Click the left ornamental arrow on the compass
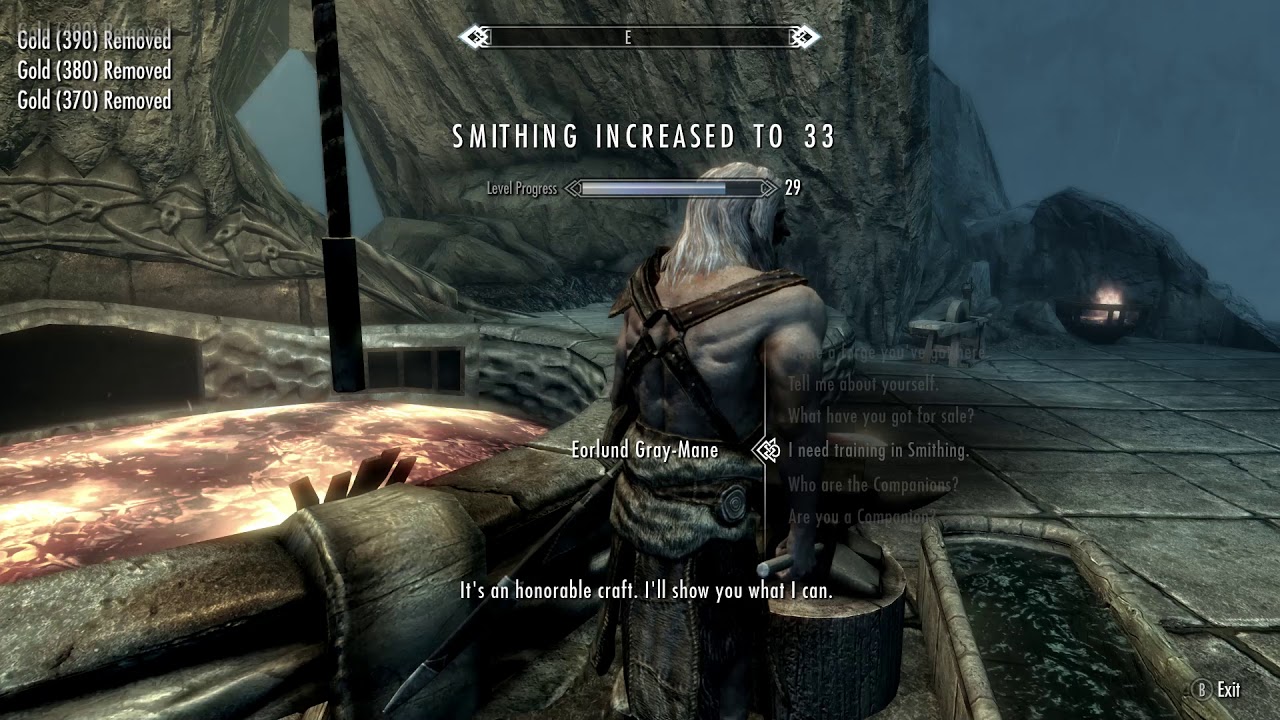 click(475, 33)
